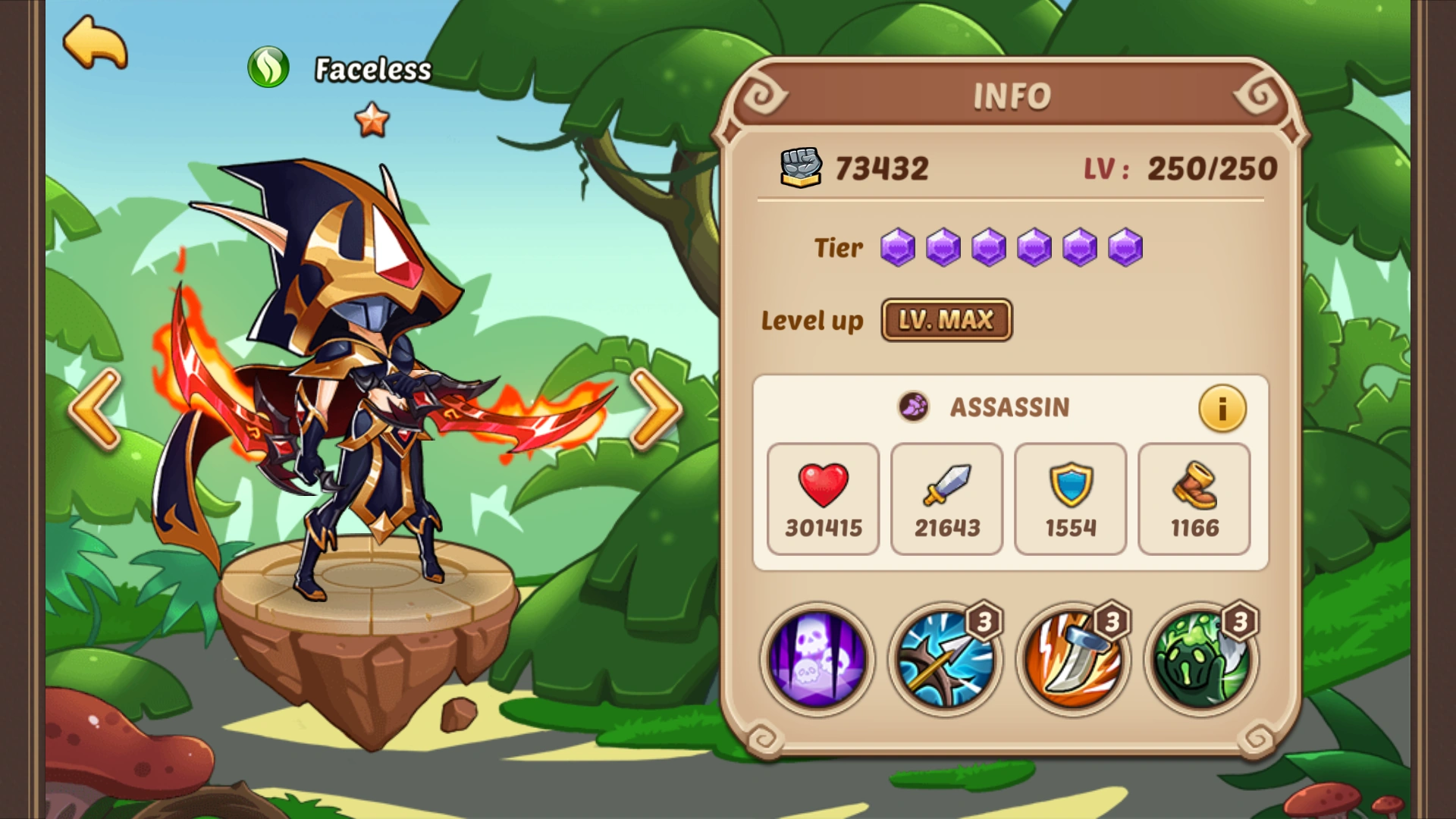Screen dimensions: 1456x819
Task: Click the green Fortress faction leaf icon
Action: pyautogui.click(x=271, y=67)
